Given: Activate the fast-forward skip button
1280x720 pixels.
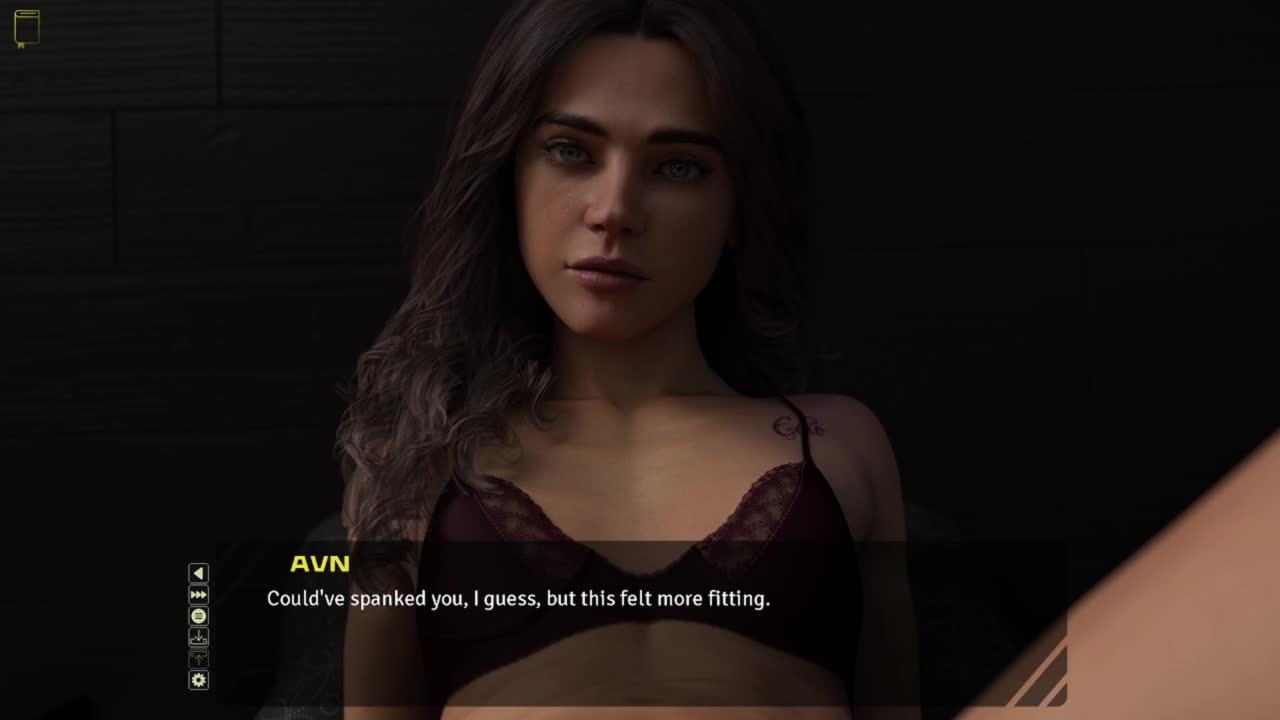Looking at the screenshot, I should (x=199, y=595).
